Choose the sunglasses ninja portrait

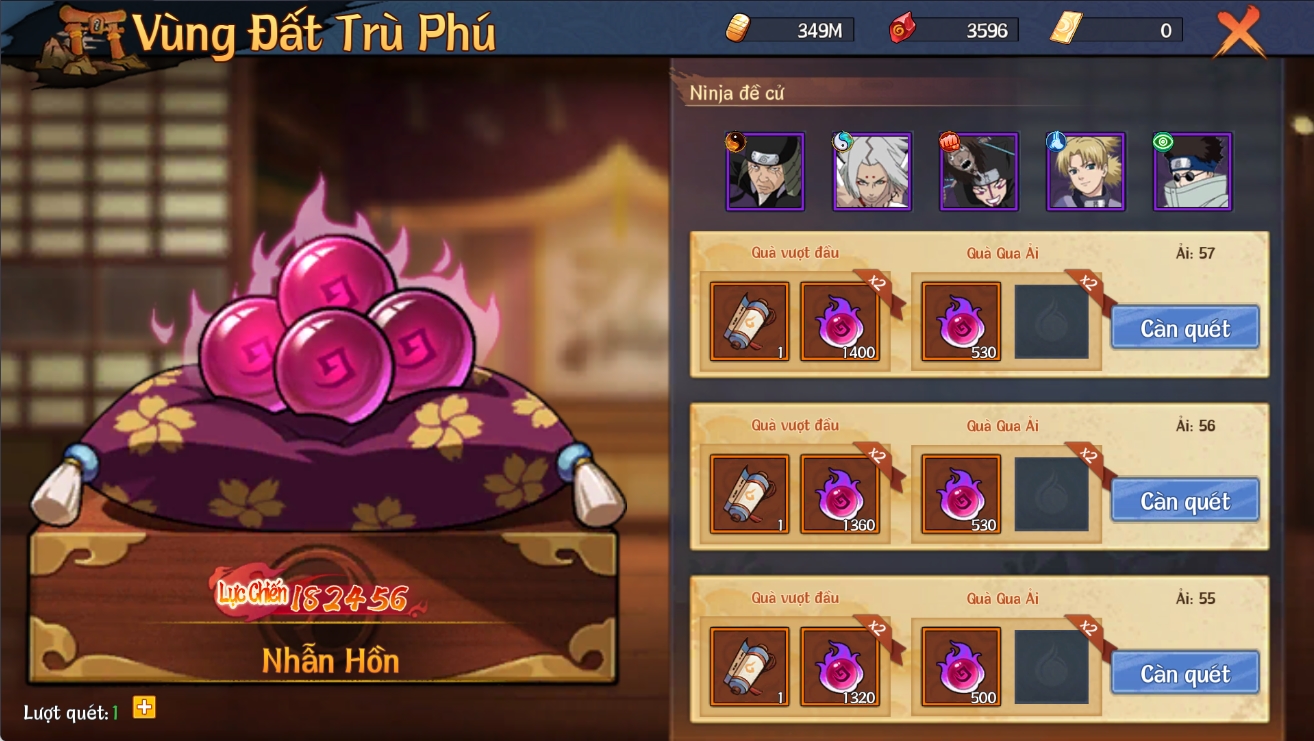pos(1193,171)
